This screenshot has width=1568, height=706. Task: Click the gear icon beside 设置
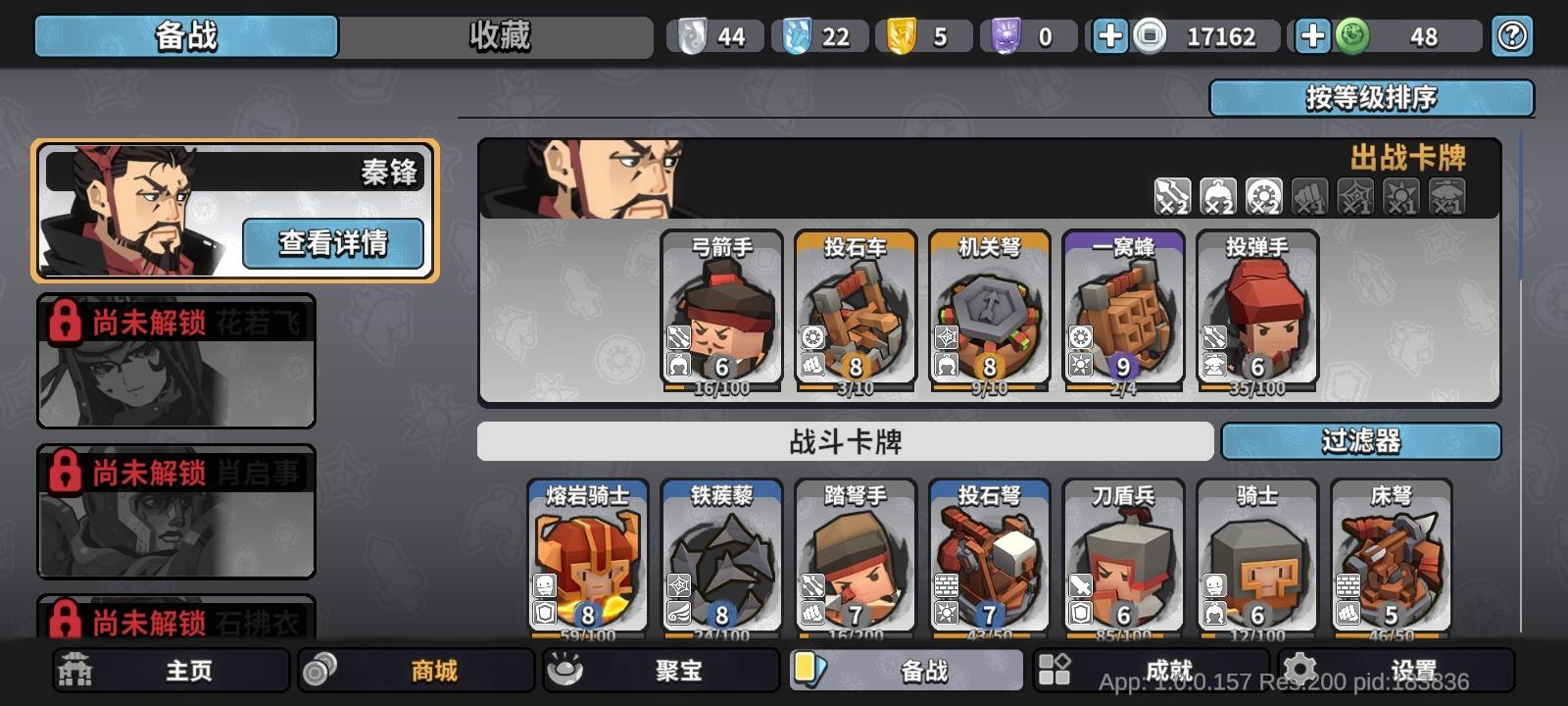1299,670
